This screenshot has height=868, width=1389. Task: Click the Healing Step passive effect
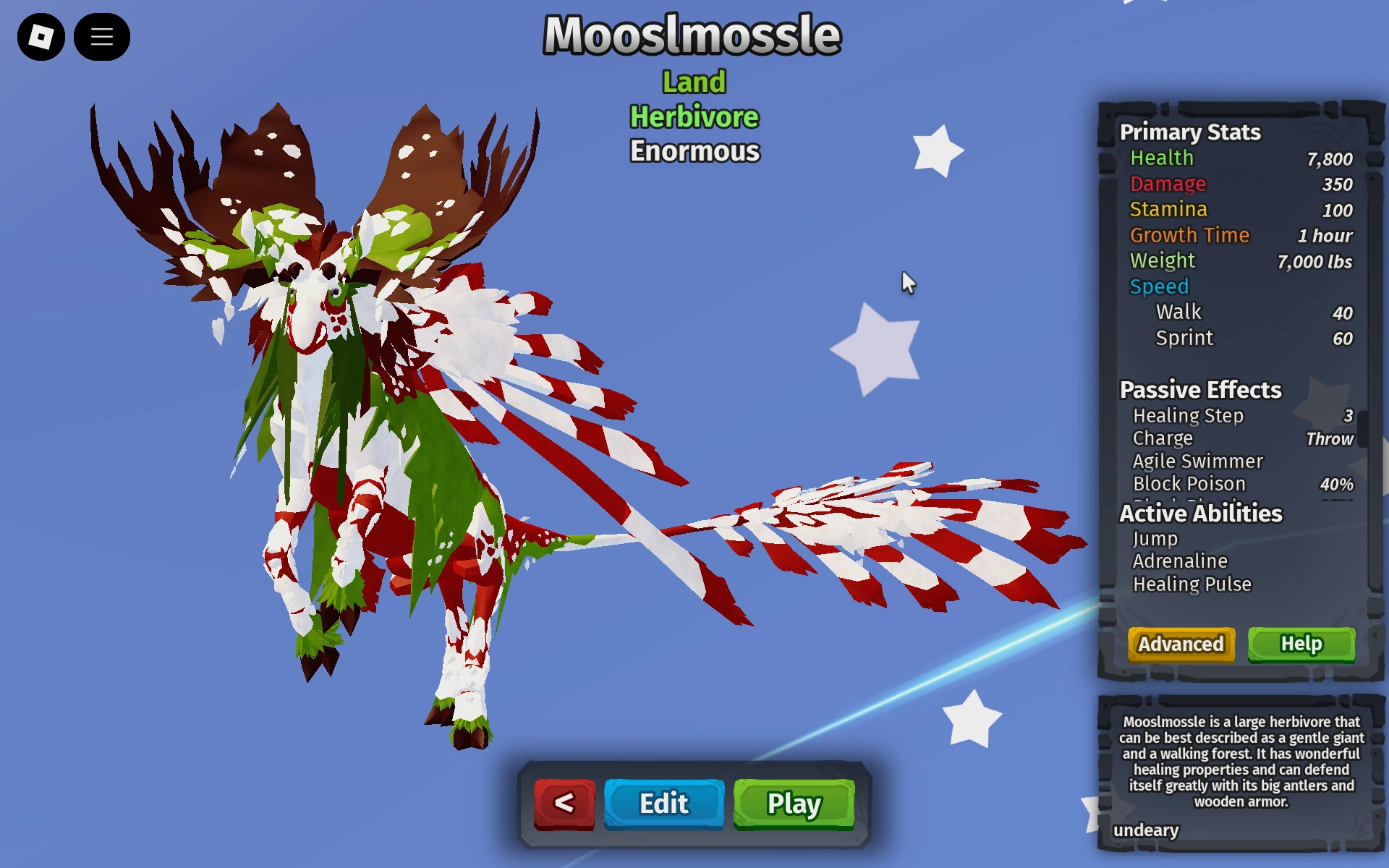1189,416
